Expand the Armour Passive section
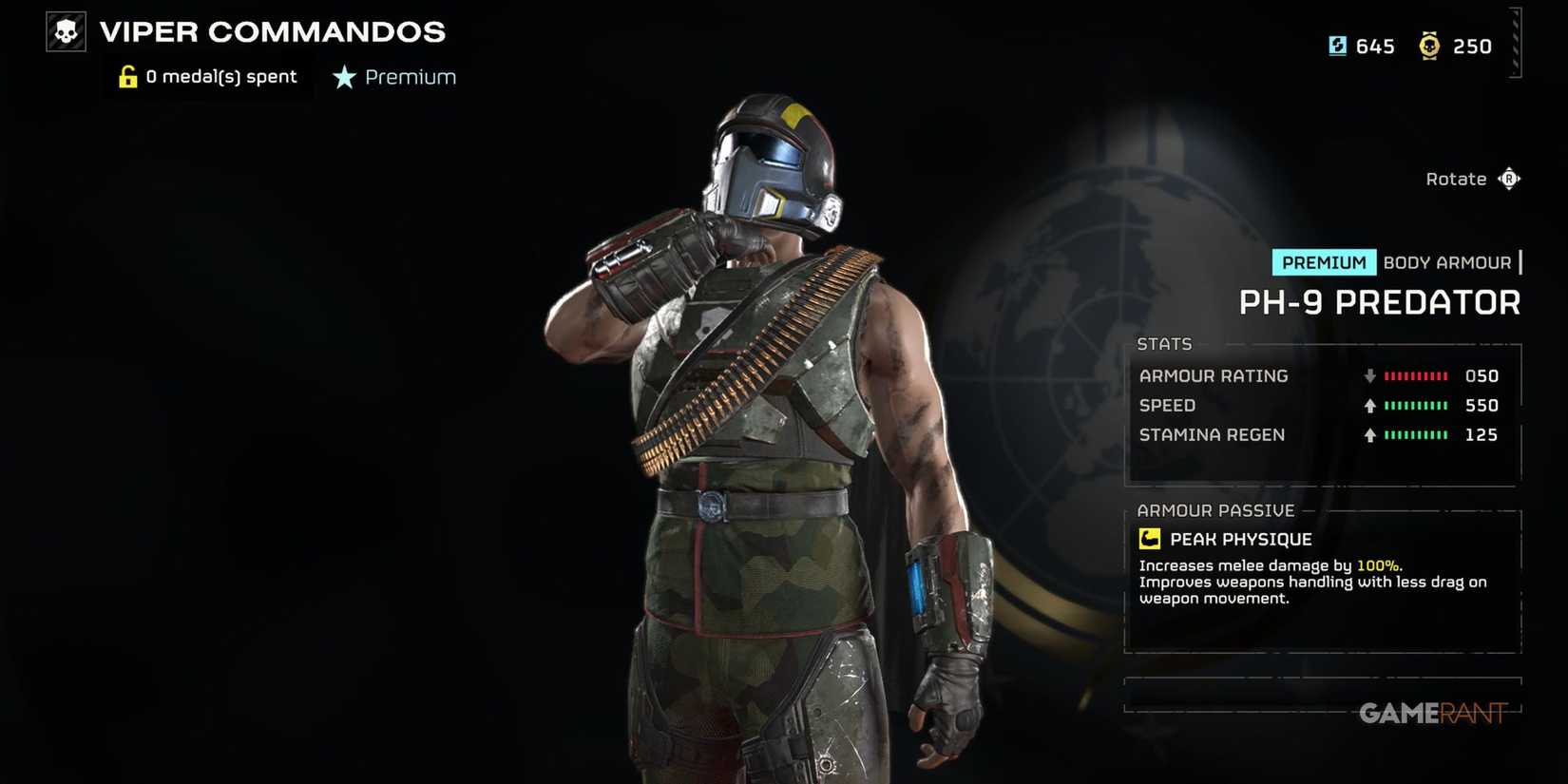Viewport: 1568px width, 784px height. pyautogui.click(x=1216, y=510)
